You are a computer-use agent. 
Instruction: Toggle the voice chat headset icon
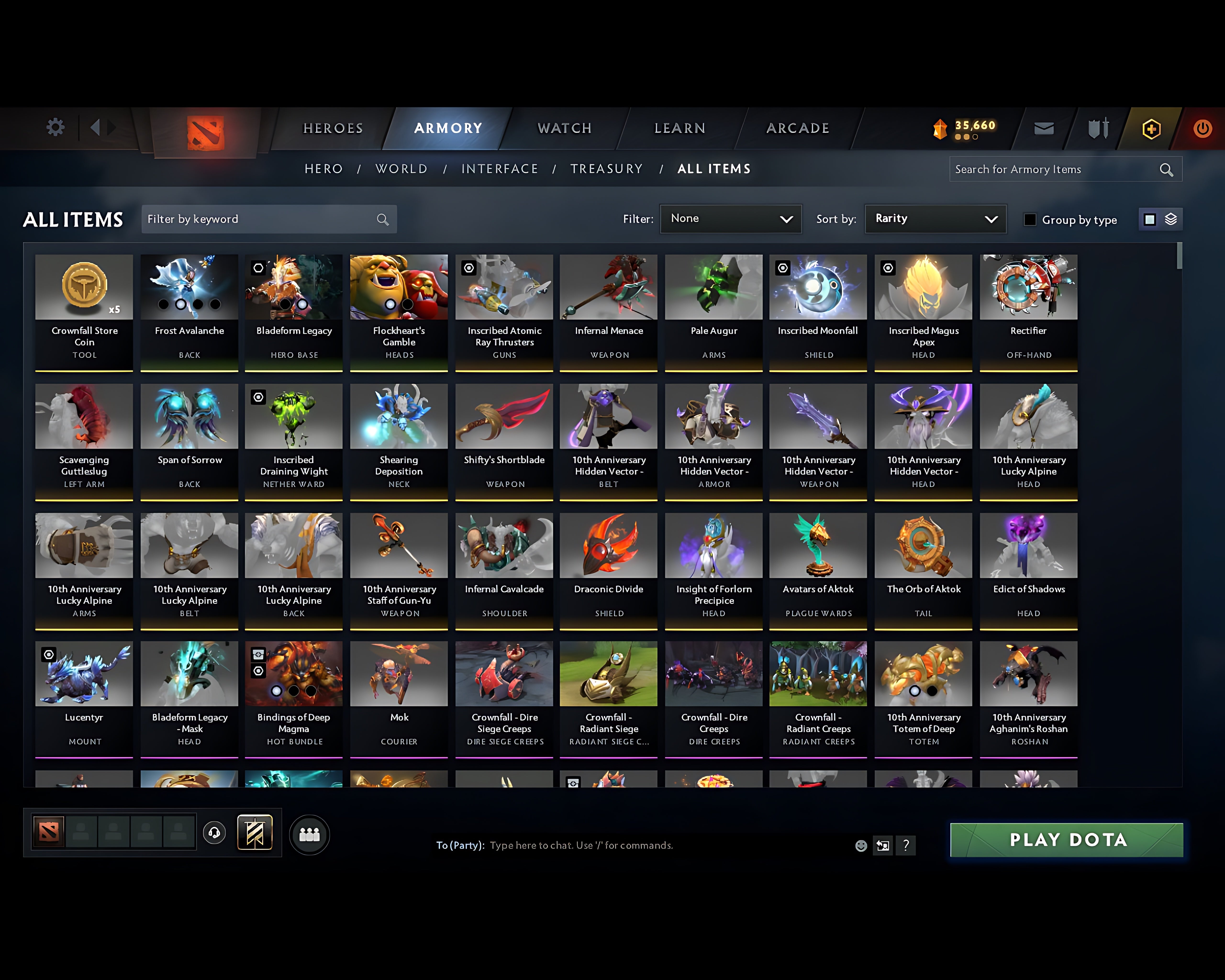coord(214,833)
